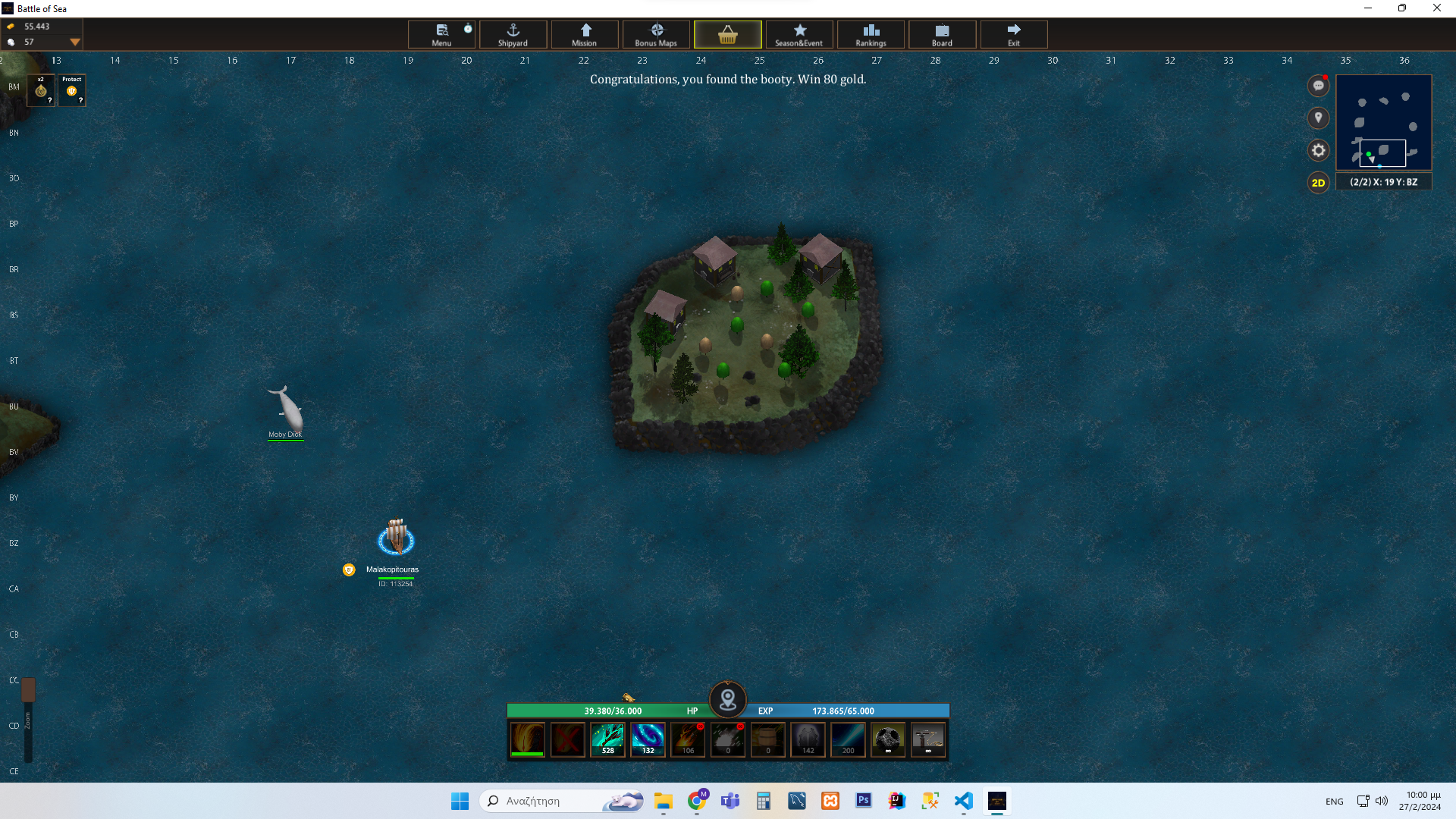Toggle the 2D view button

click(x=1319, y=183)
